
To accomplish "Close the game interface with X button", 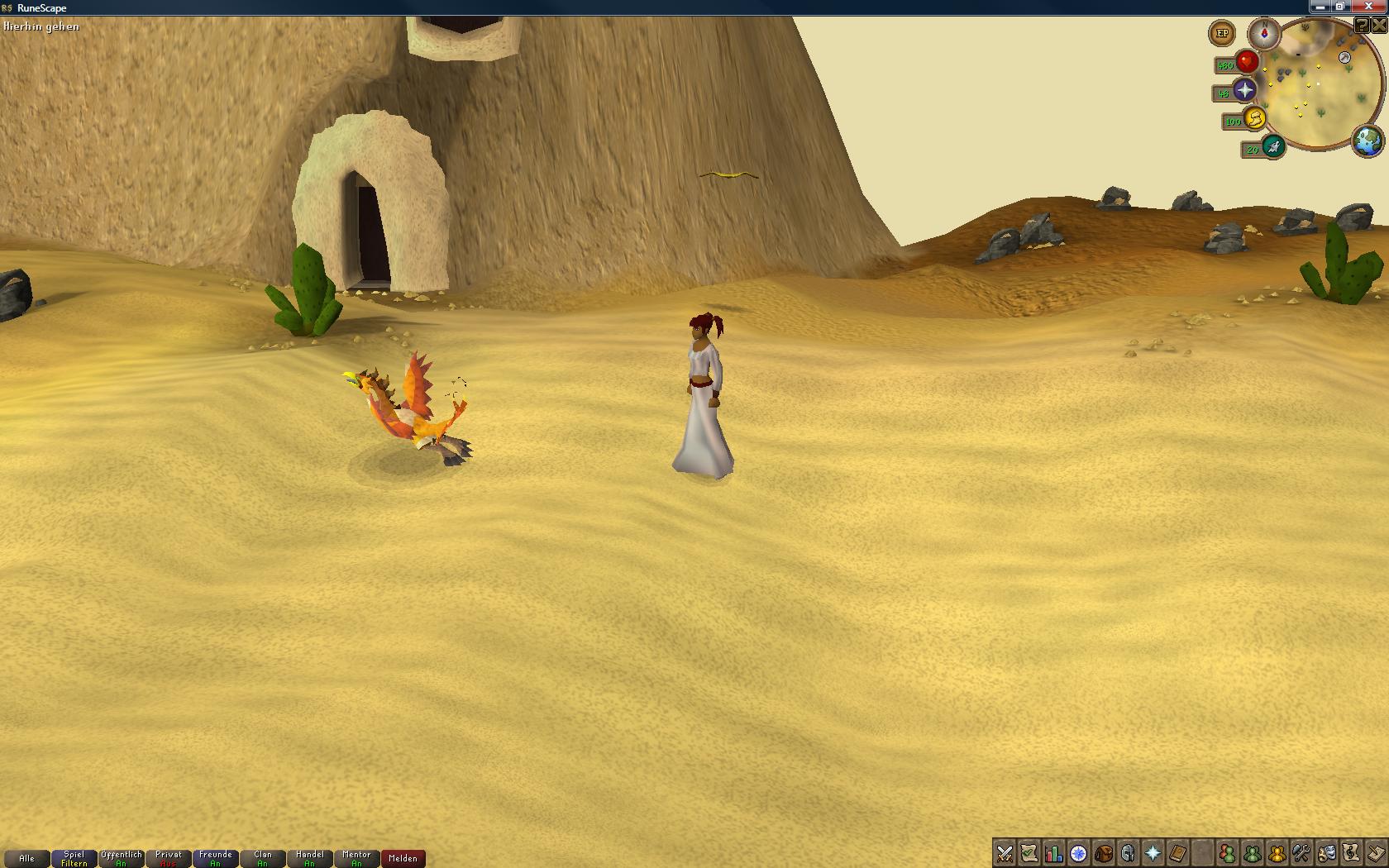I will (1378, 26).
